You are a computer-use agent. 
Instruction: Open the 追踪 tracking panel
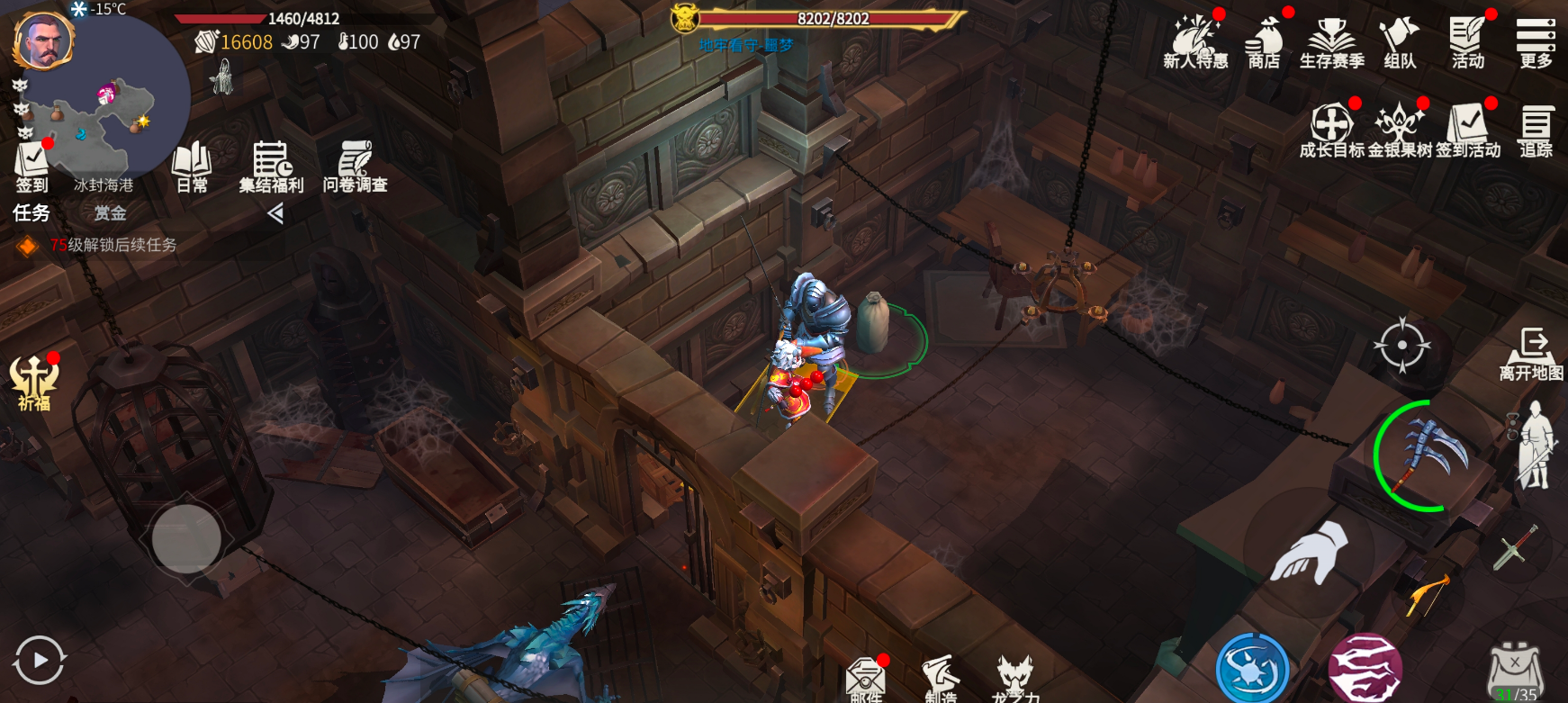click(1536, 131)
